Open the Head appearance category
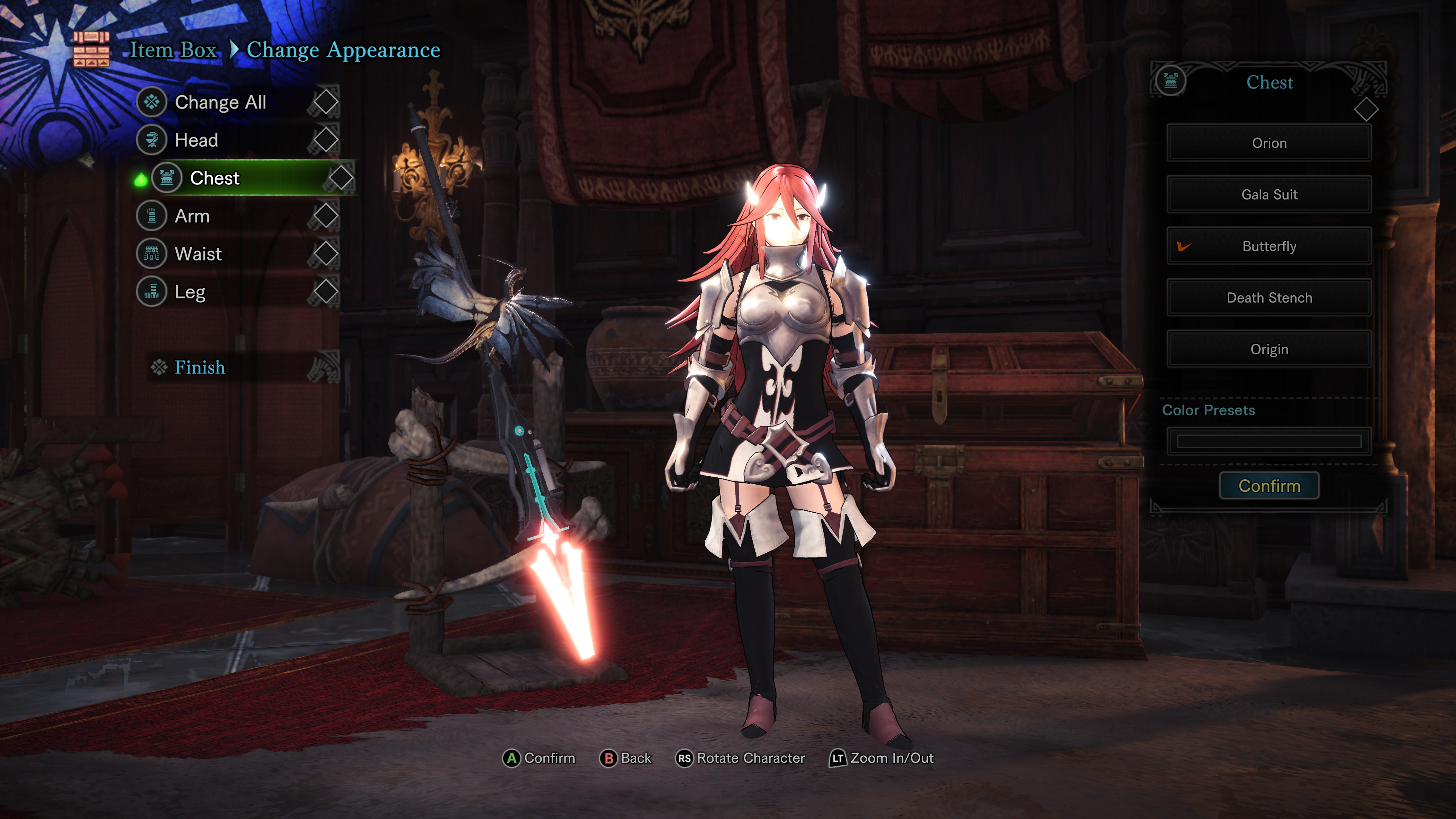 click(196, 140)
